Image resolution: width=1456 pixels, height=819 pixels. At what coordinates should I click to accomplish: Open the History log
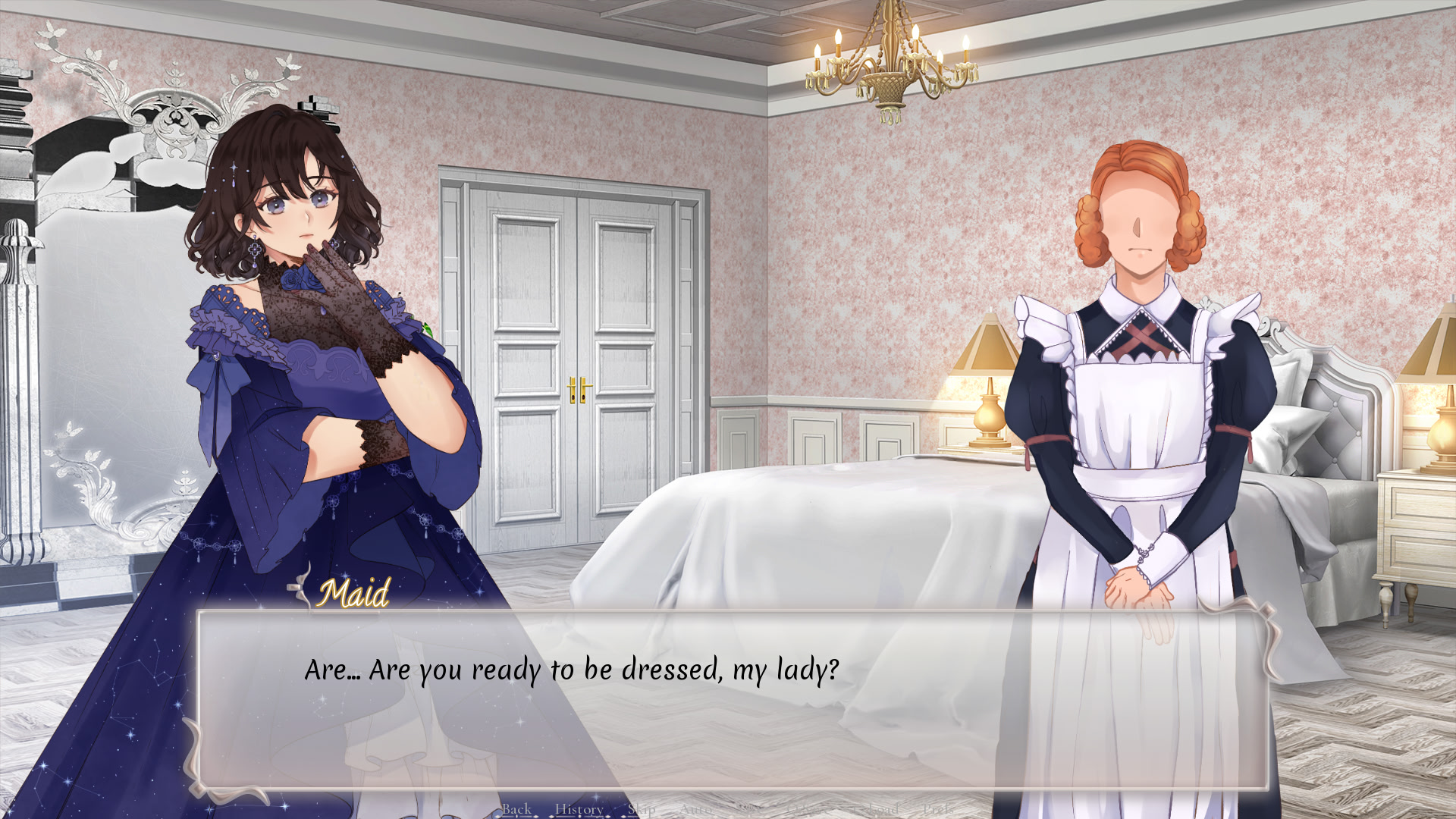pos(579,808)
